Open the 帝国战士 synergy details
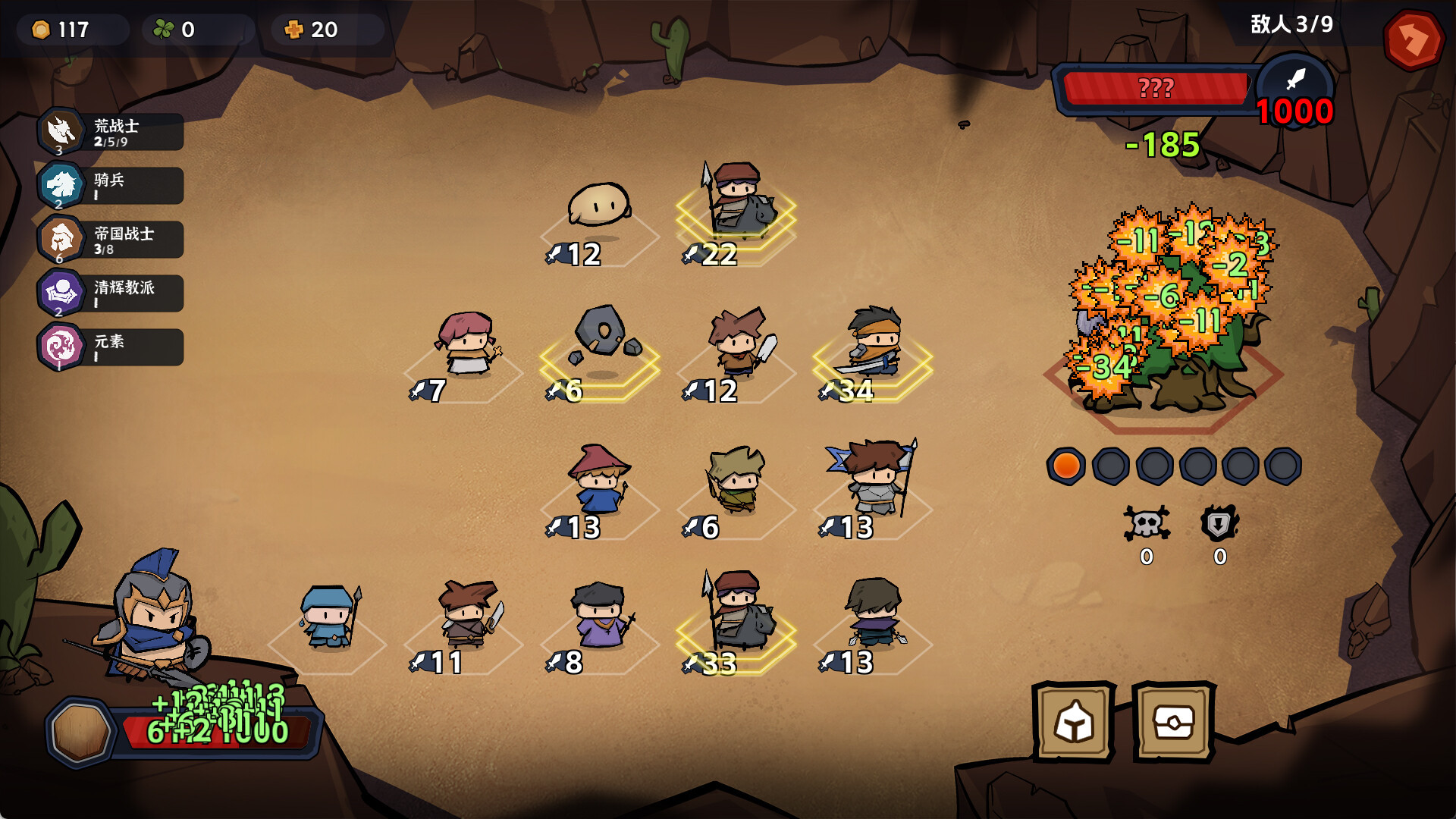Viewport: 1456px width, 819px height. (x=111, y=240)
